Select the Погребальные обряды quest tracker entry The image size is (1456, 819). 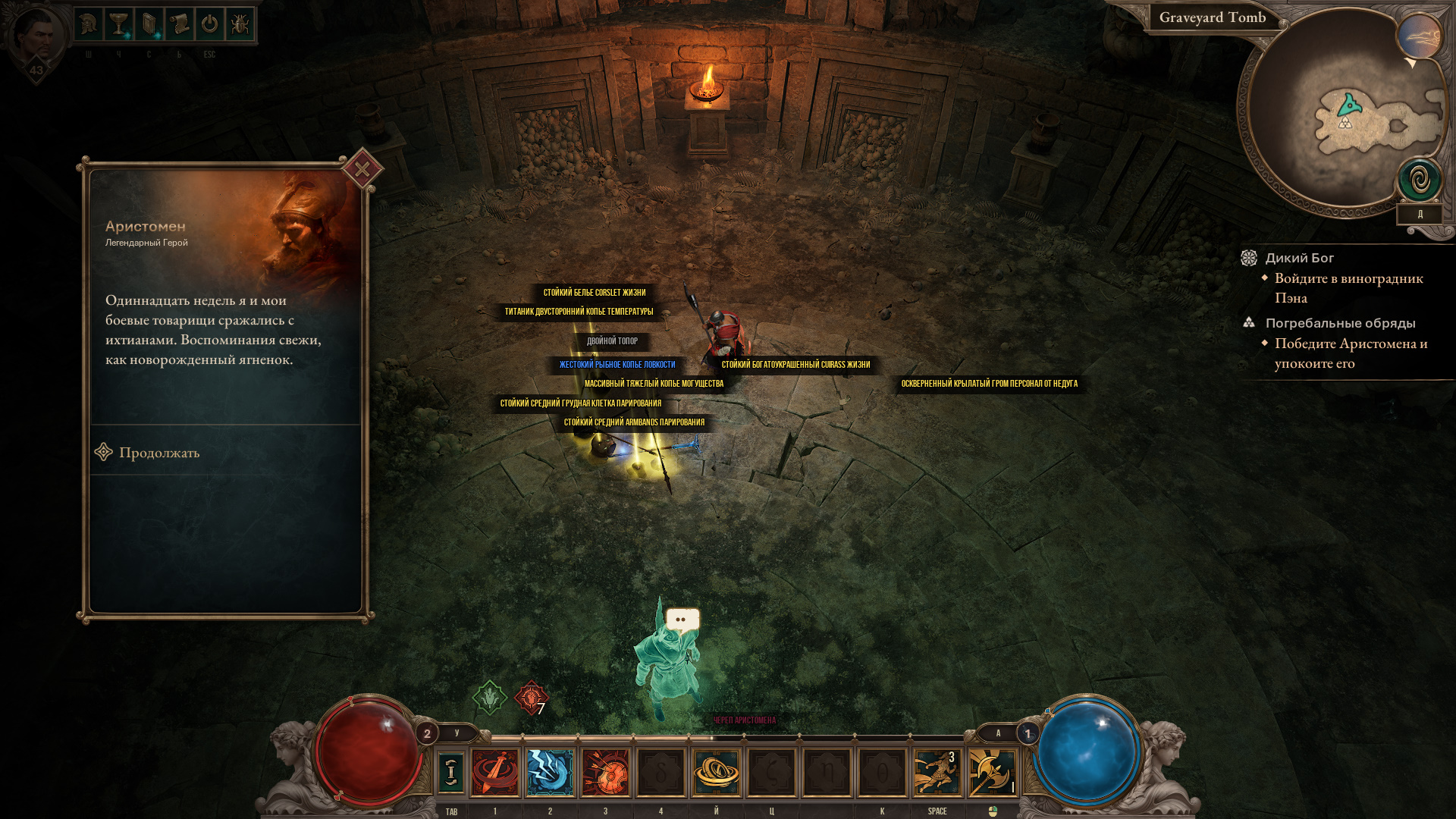pyautogui.click(x=1340, y=323)
